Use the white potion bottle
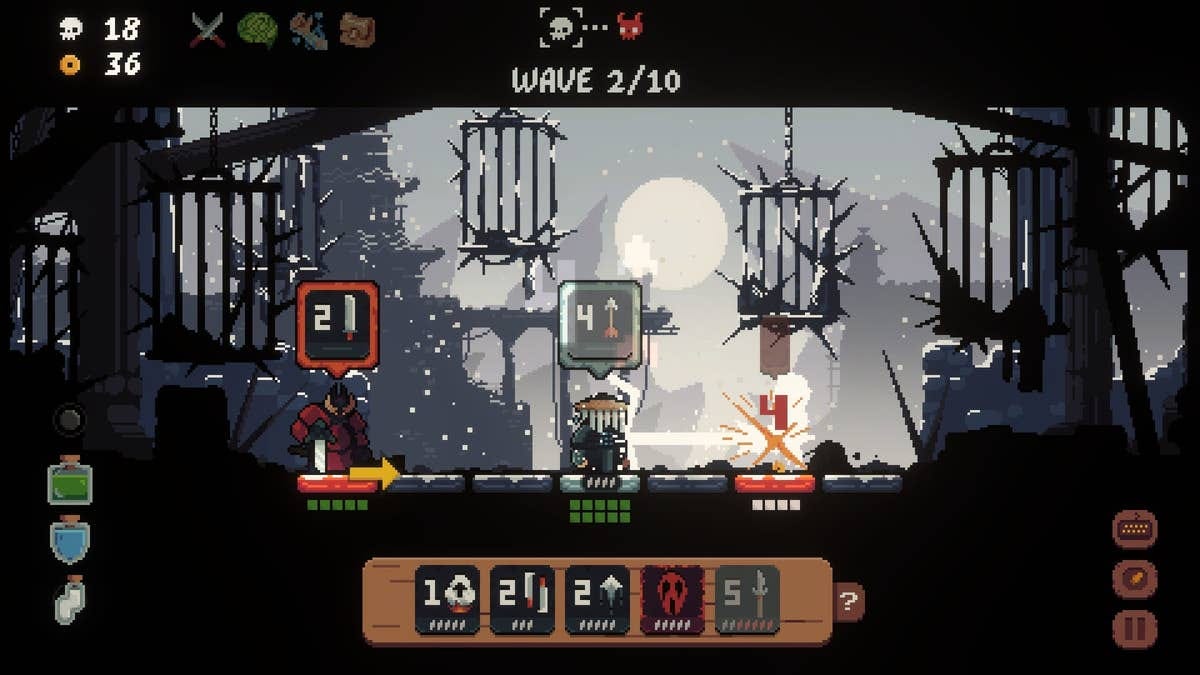Image resolution: width=1200 pixels, height=675 pixels. point(70,601)
